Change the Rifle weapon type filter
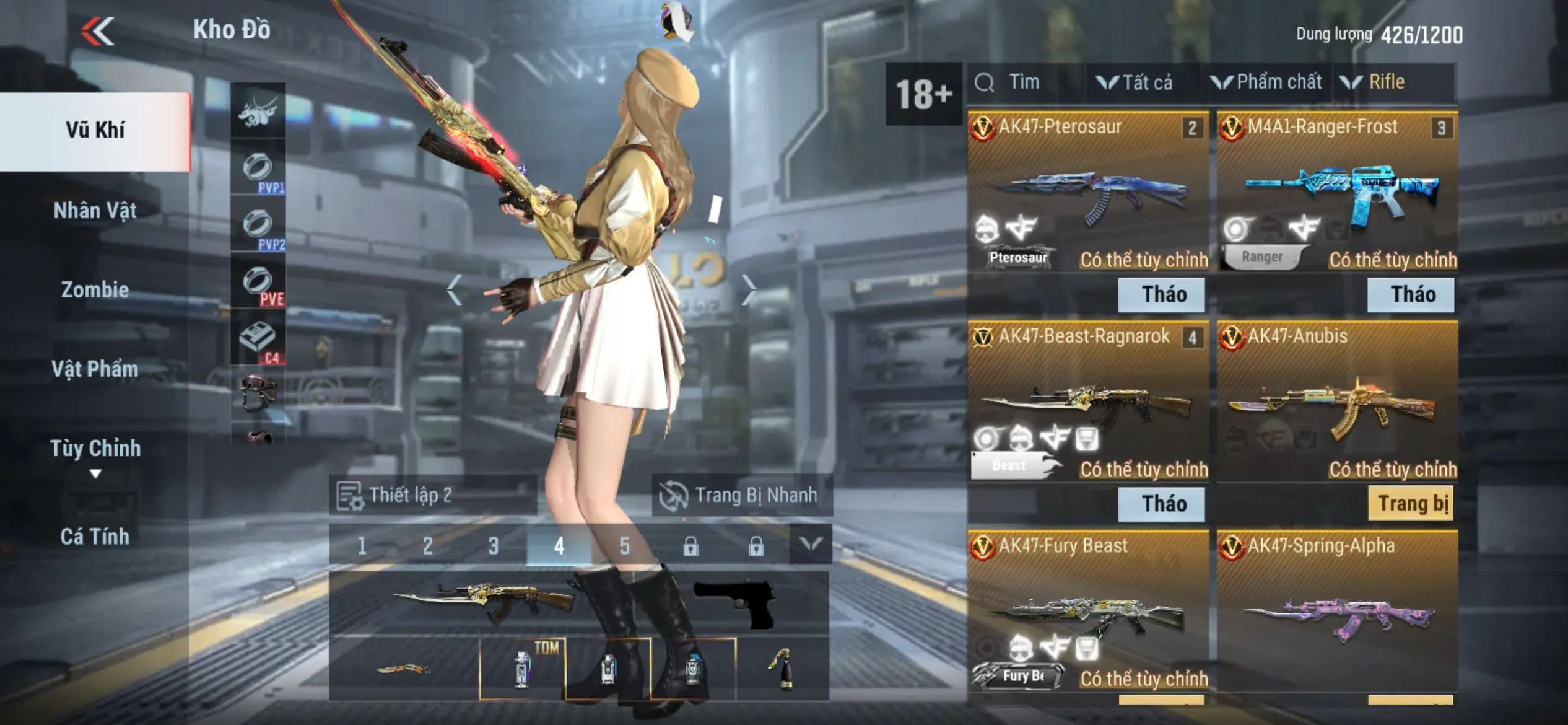This screenshot has height=725, width=1568. pyautogui.click(x=1375, y=82)
